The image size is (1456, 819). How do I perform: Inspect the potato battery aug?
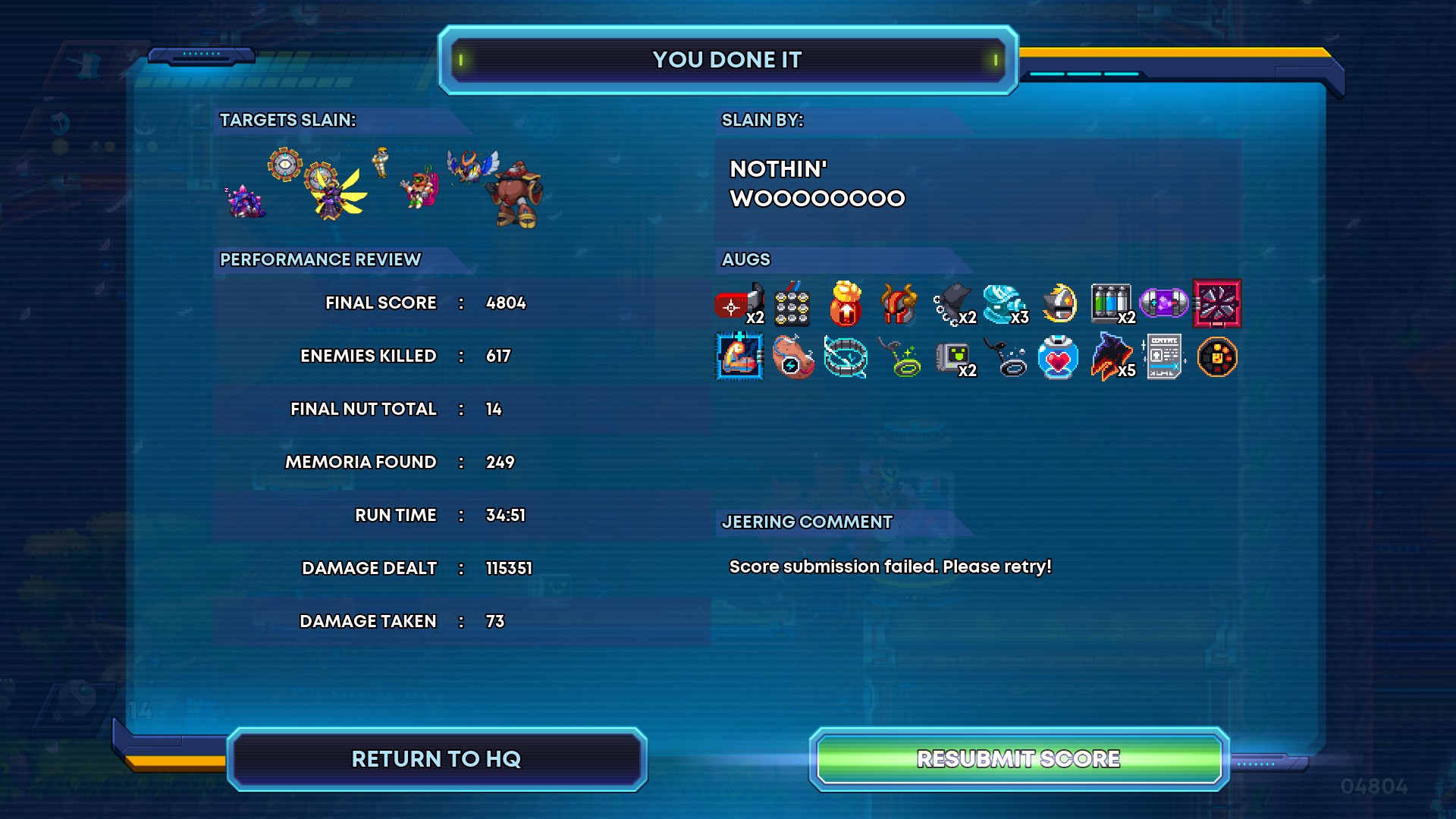coord(792,357)
